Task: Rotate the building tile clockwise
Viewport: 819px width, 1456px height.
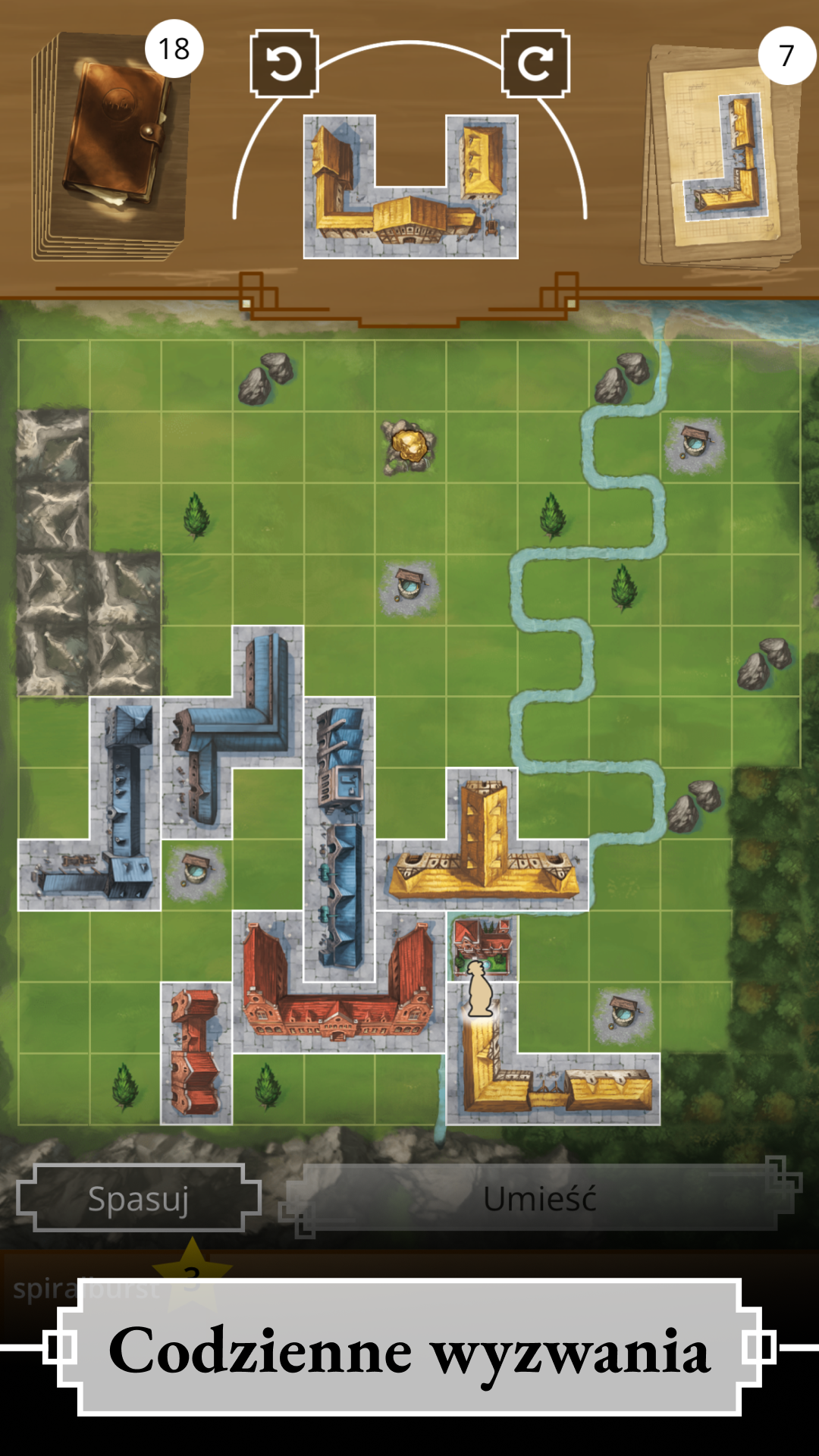Action: [x=535, y=64]
